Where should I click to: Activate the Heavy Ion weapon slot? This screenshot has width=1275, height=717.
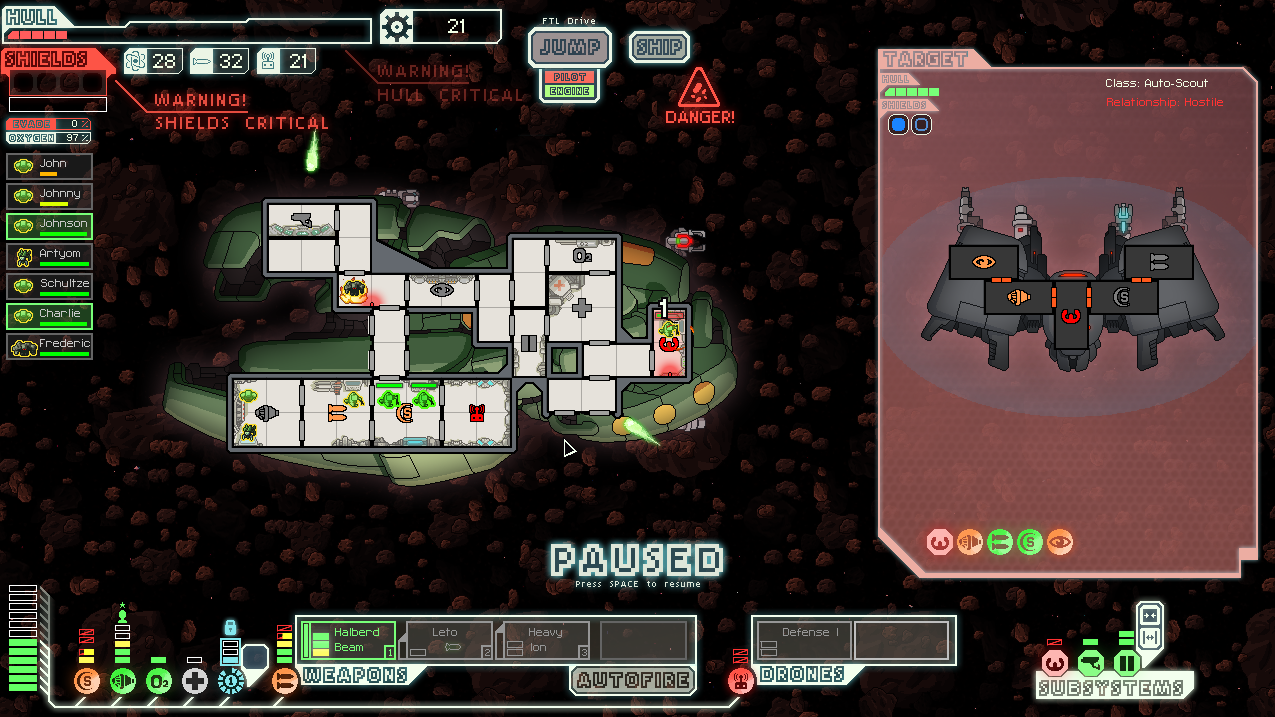click(x=545, y=640)
